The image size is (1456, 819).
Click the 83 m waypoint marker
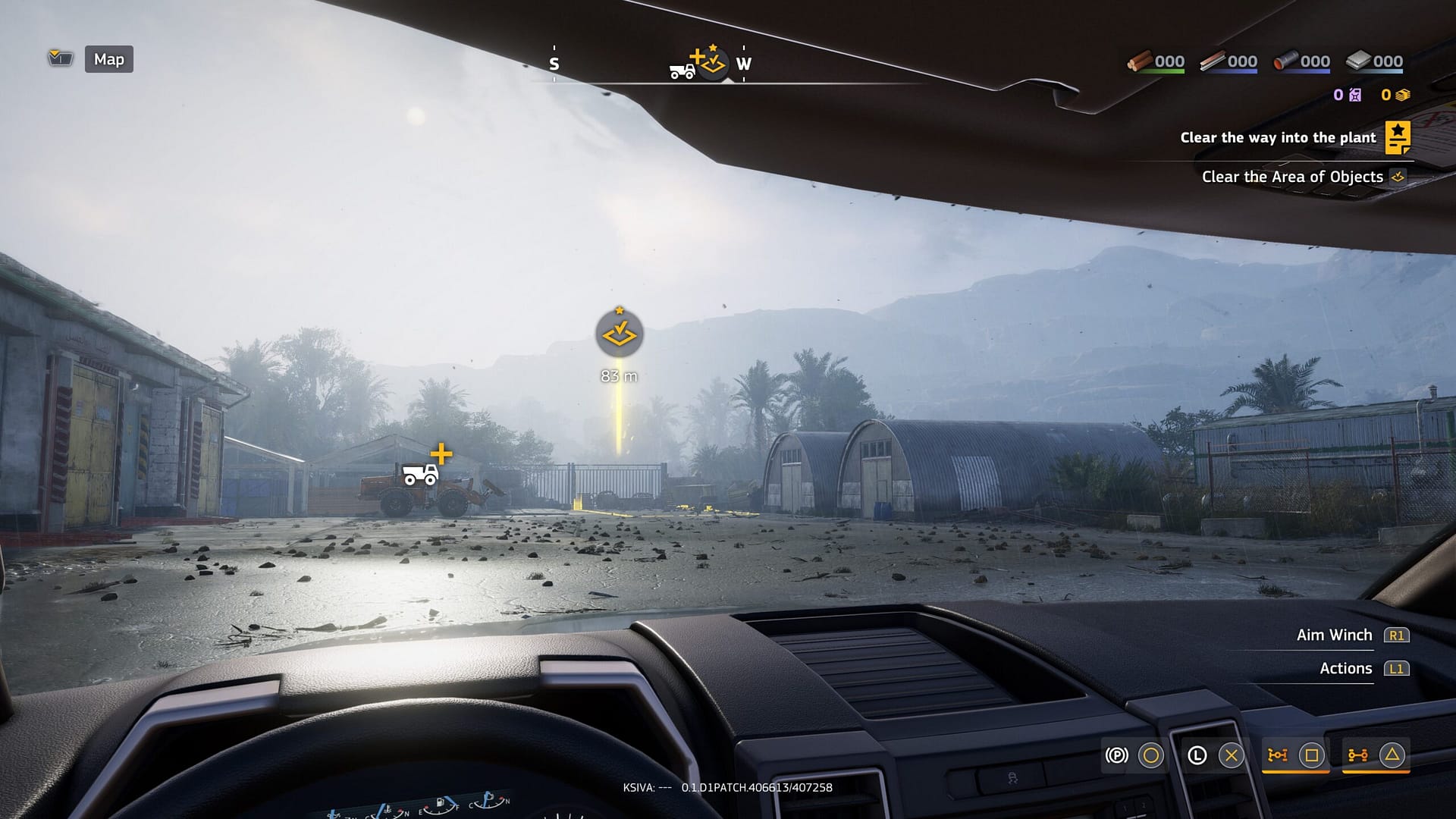click(620, 334)
